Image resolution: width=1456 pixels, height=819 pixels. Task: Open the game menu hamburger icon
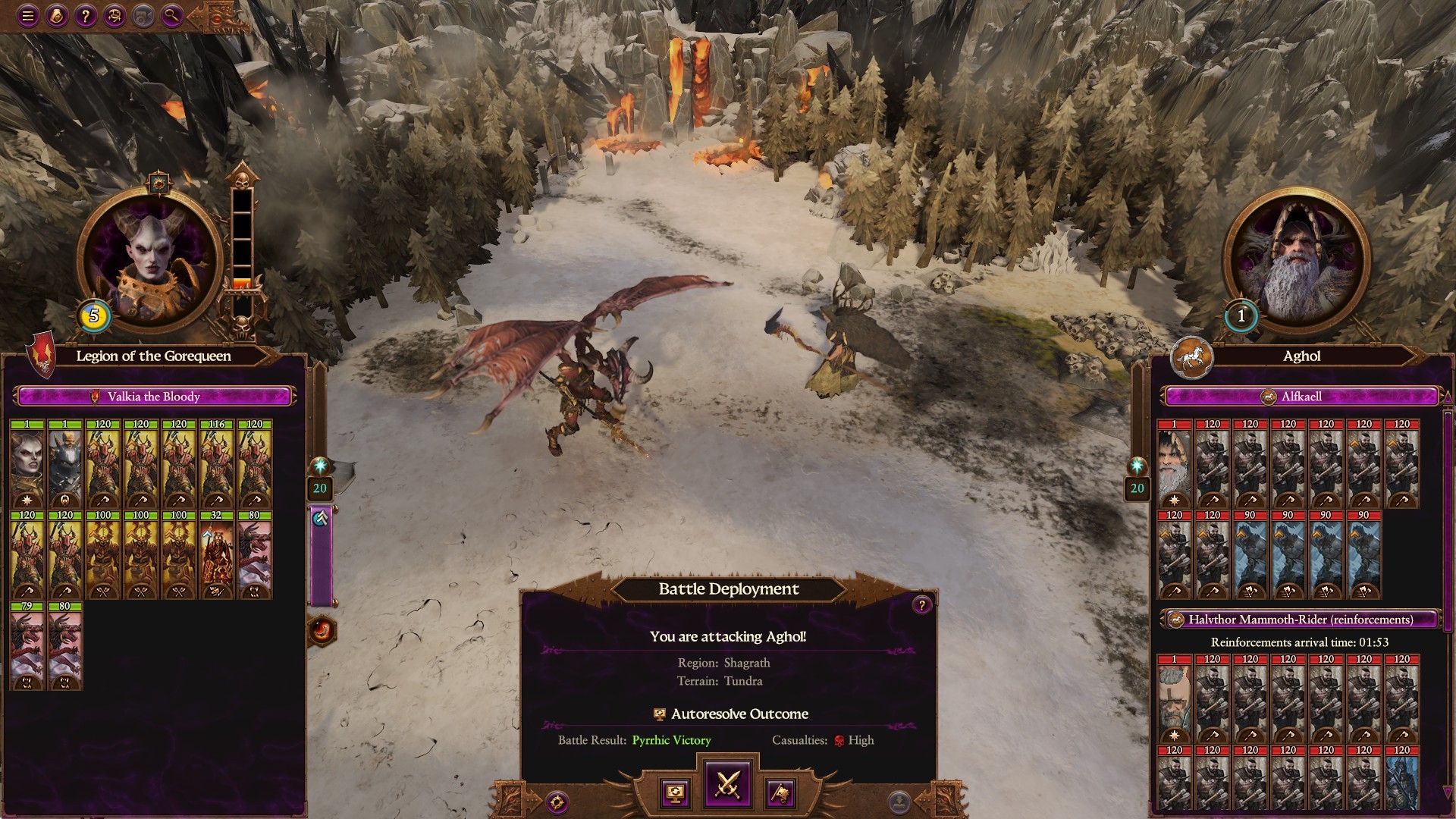(x=28, y=15)
